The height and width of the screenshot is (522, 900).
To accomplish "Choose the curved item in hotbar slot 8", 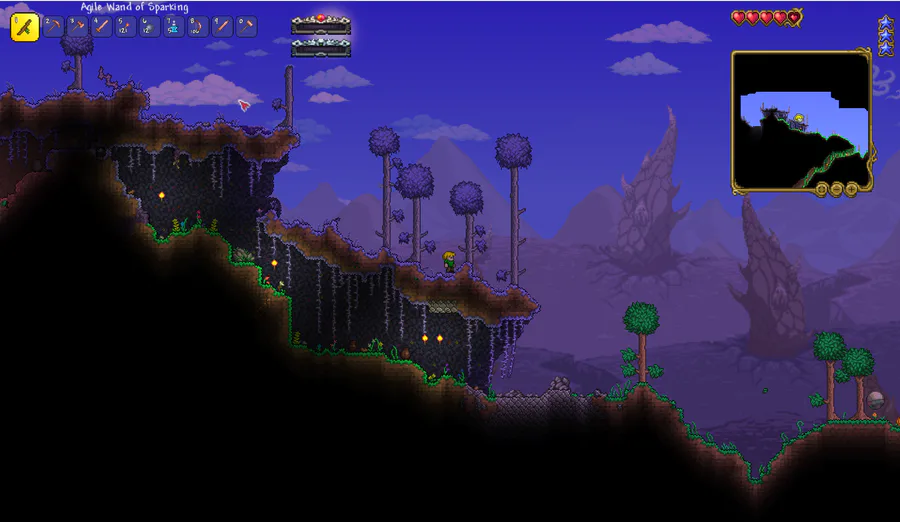I will click(198, 27).
